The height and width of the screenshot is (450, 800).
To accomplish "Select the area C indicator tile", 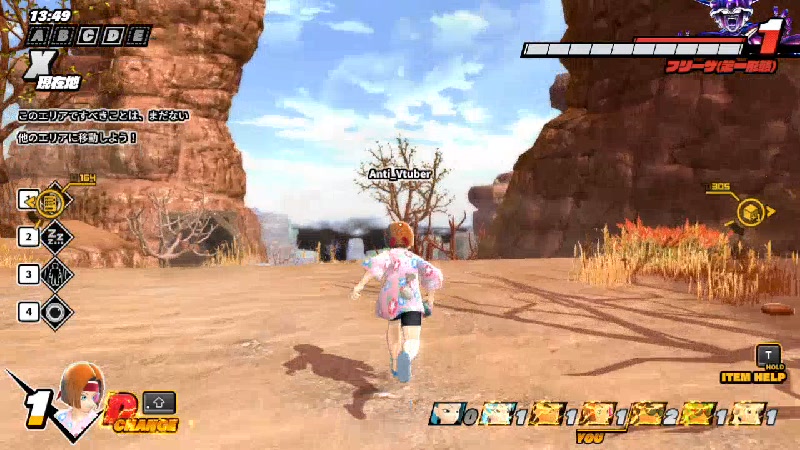I will pyautogui.click(x=89, y=36).
